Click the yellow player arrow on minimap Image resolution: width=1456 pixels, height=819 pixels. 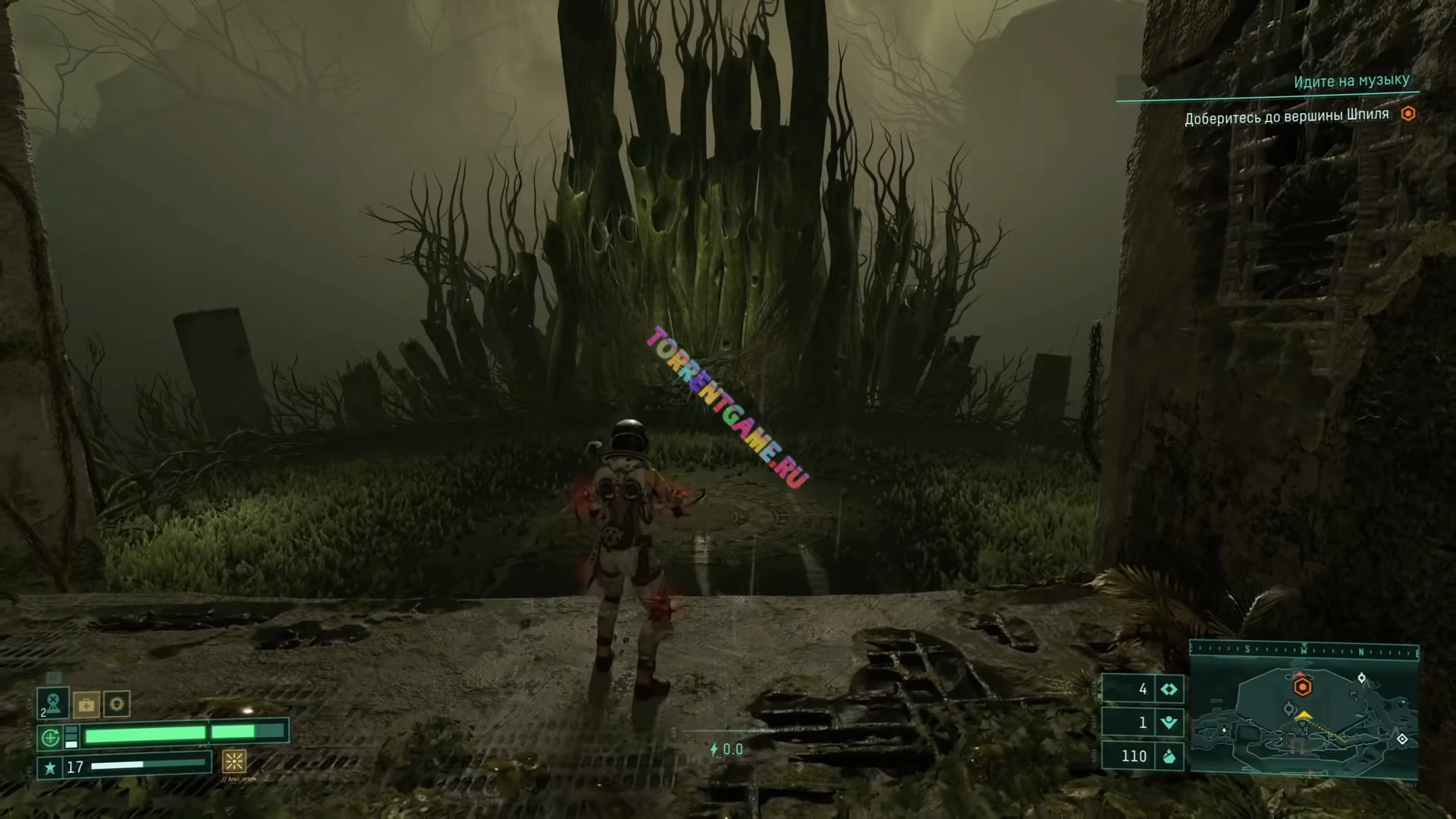pos(1304,715)
